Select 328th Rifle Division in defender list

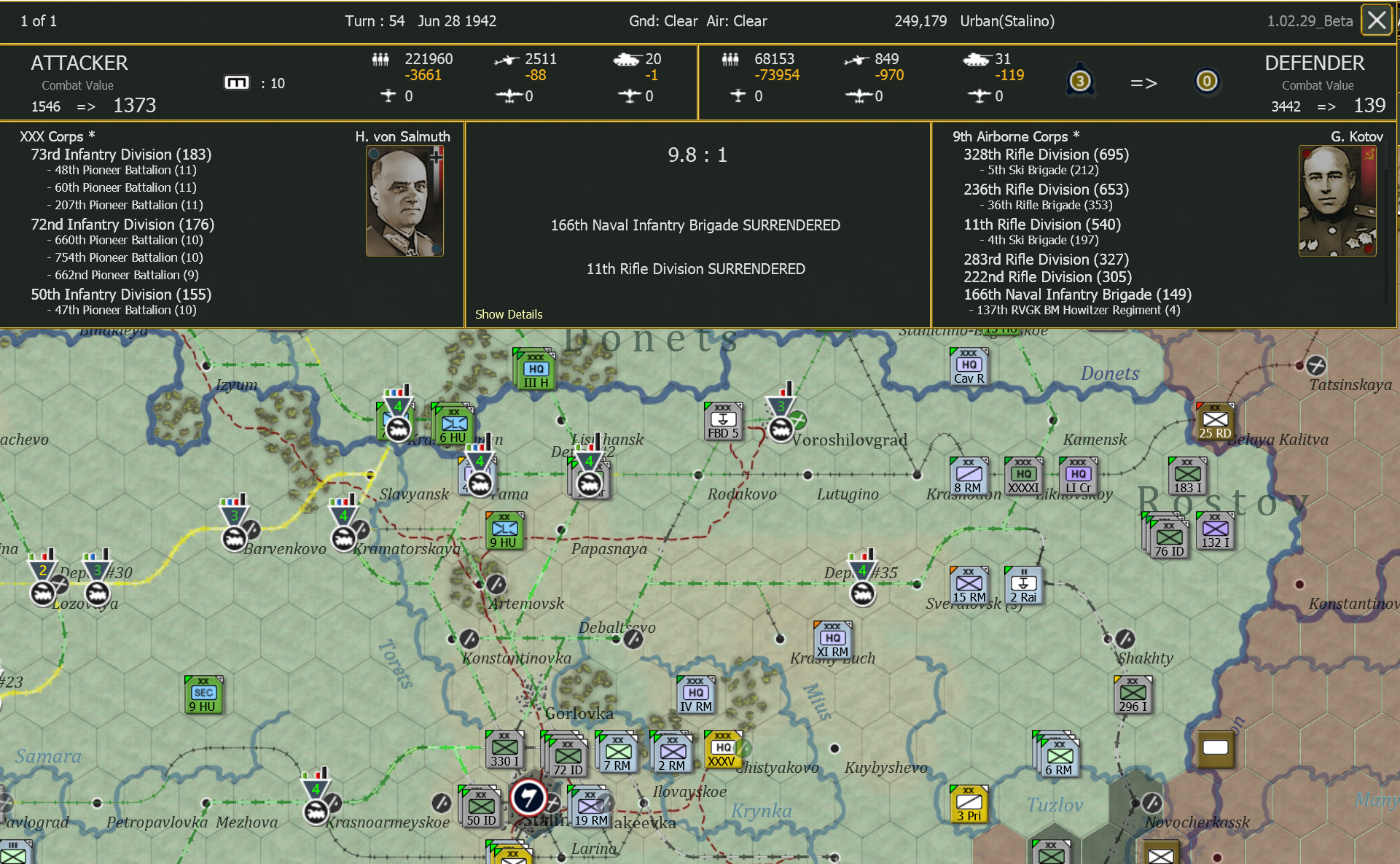pyautogui.click(x=1045, y=155)
